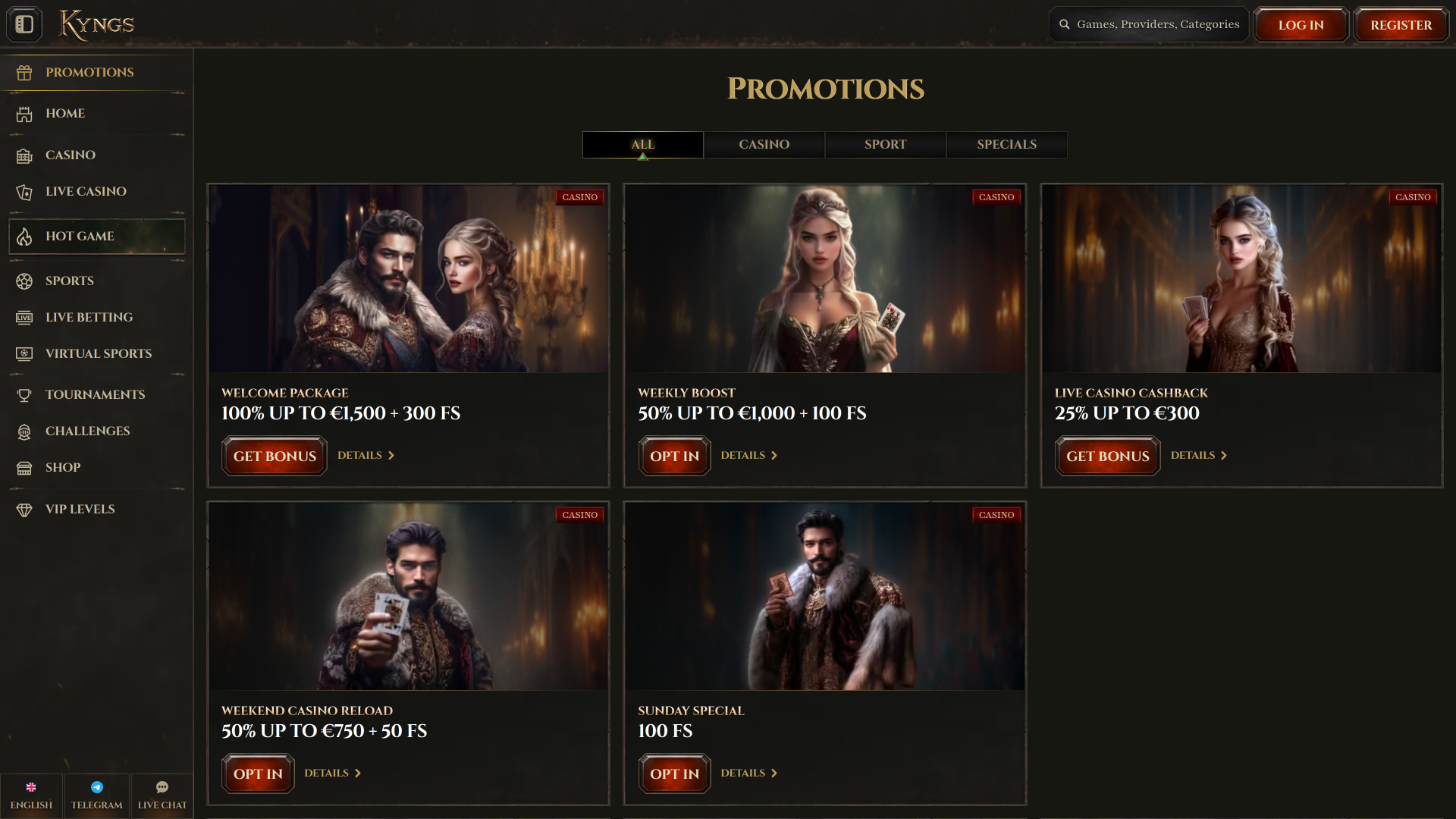1456x819 pixels.
Task: Click the search magnifier icon
Action: [1064, 24]
